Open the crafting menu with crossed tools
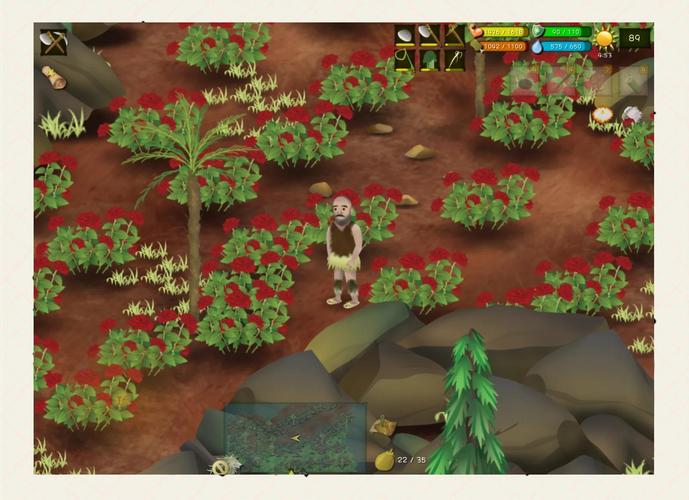The image size is (689, 500). 53,42
